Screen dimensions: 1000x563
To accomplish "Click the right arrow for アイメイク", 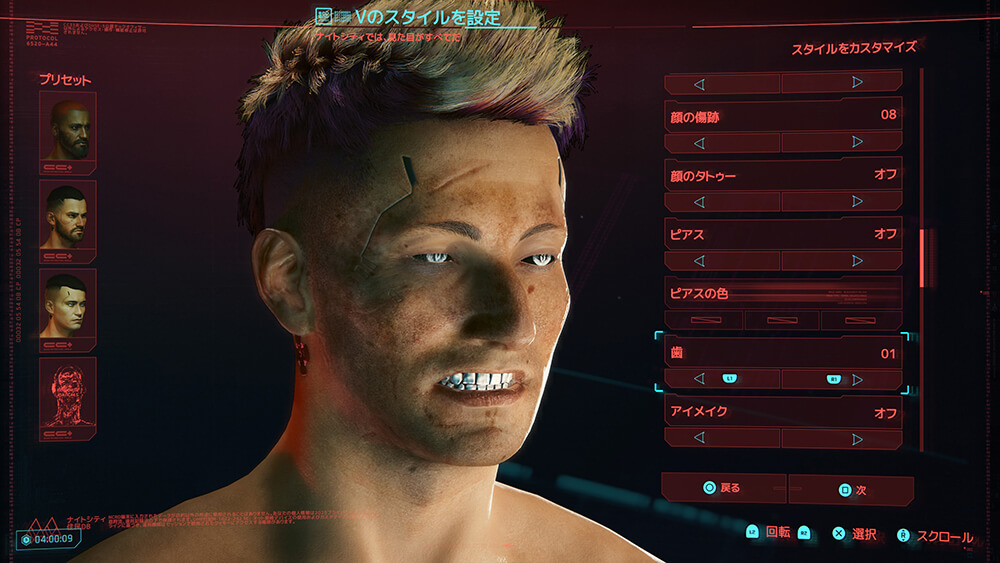I will tap(858, 438).
